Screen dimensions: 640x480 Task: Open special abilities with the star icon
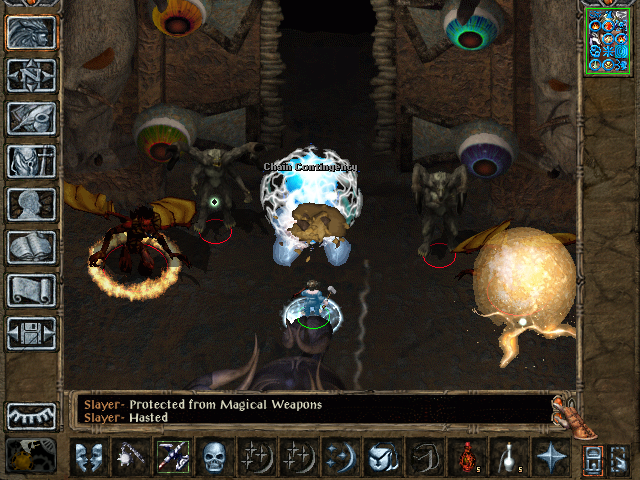[x=549, y=457]
